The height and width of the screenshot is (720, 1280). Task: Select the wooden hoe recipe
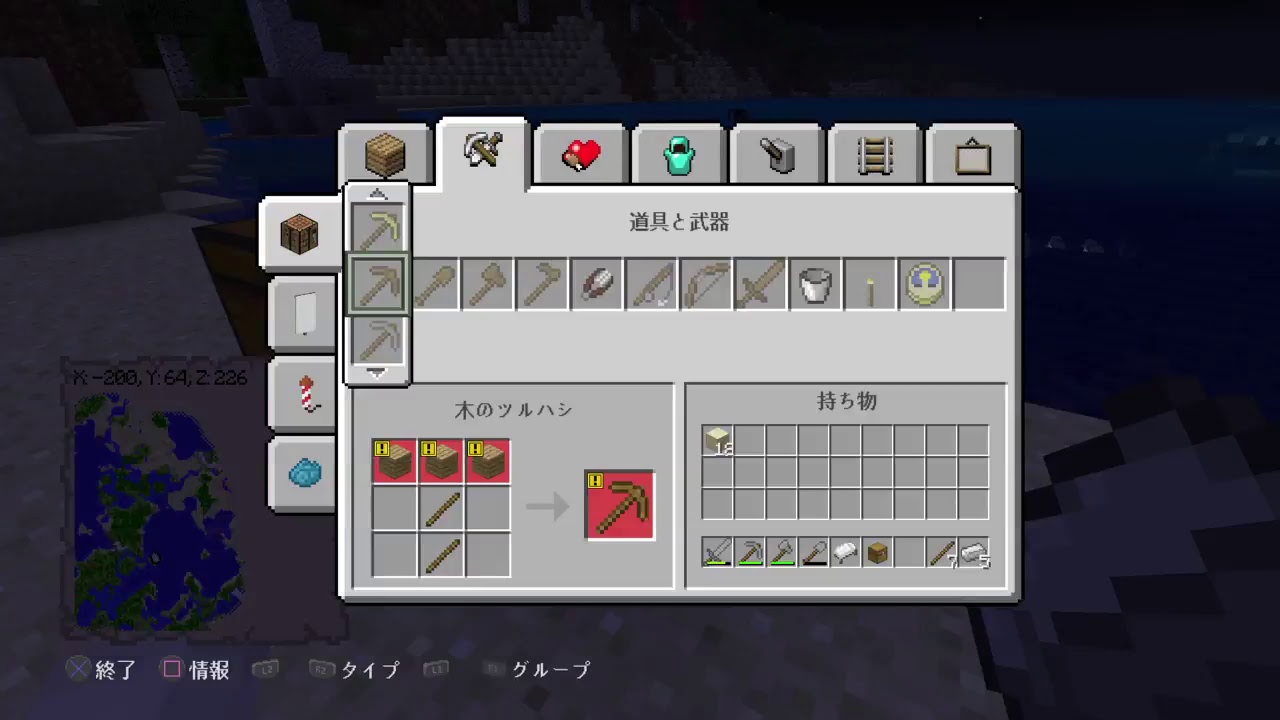click(542, 284)
